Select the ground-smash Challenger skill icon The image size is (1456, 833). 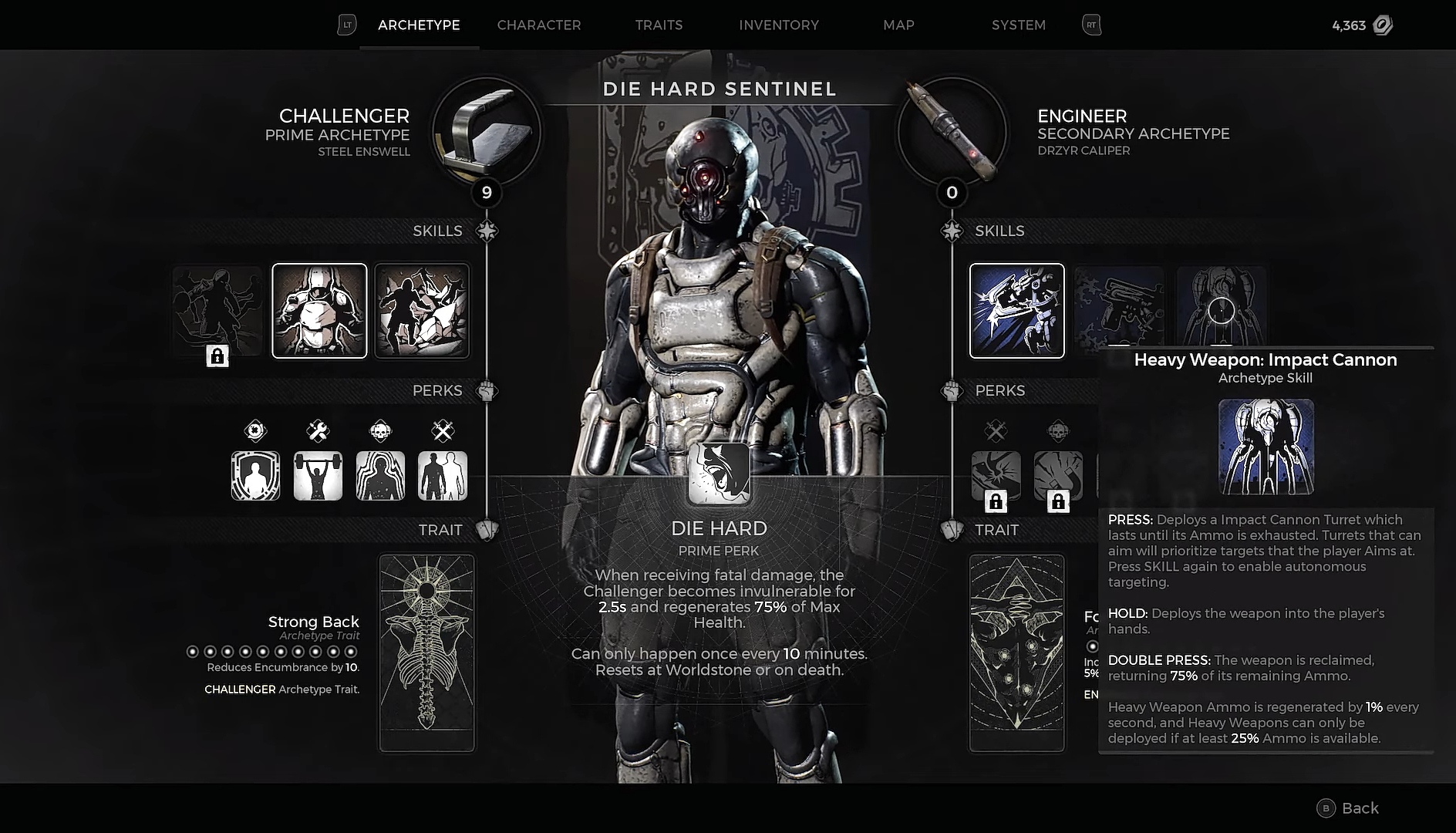(421, 311)
